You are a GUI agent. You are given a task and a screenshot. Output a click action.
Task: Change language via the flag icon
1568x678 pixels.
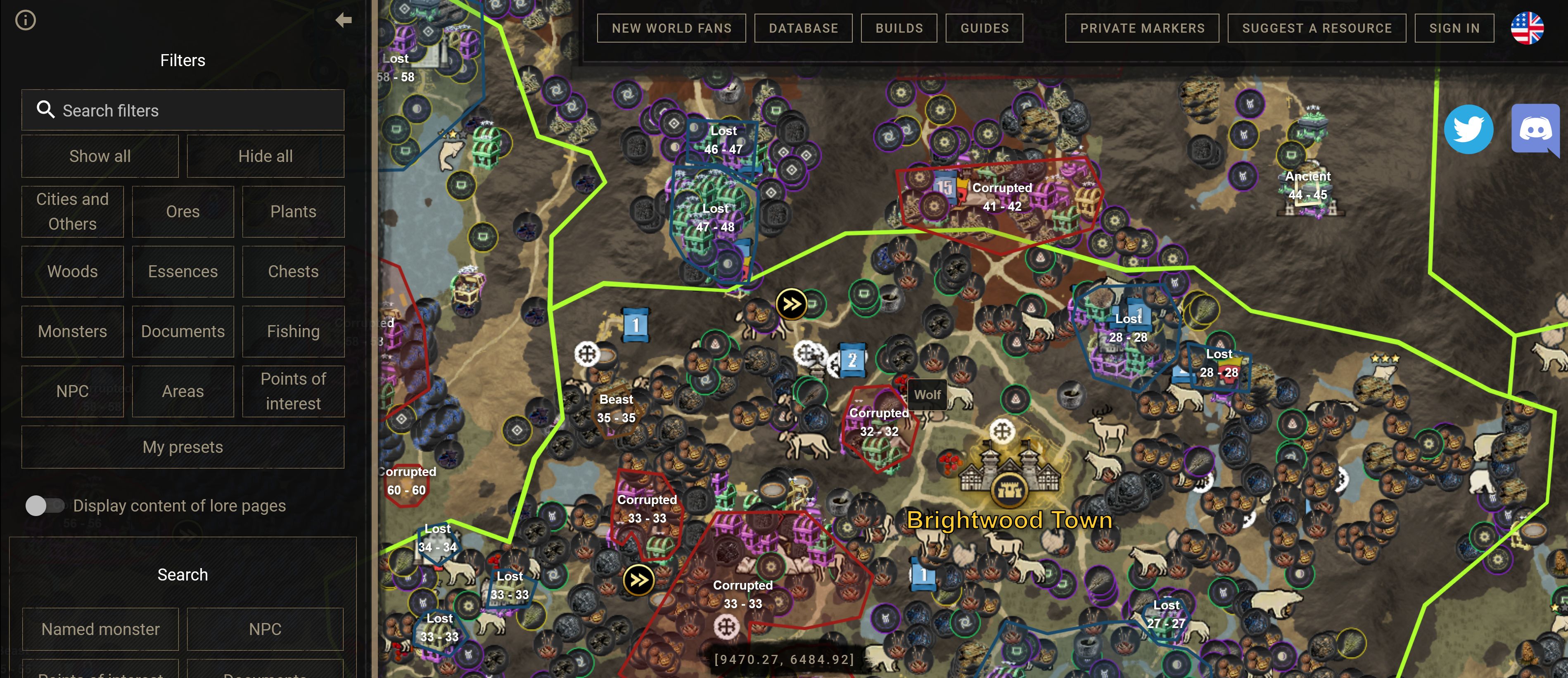1527,29
